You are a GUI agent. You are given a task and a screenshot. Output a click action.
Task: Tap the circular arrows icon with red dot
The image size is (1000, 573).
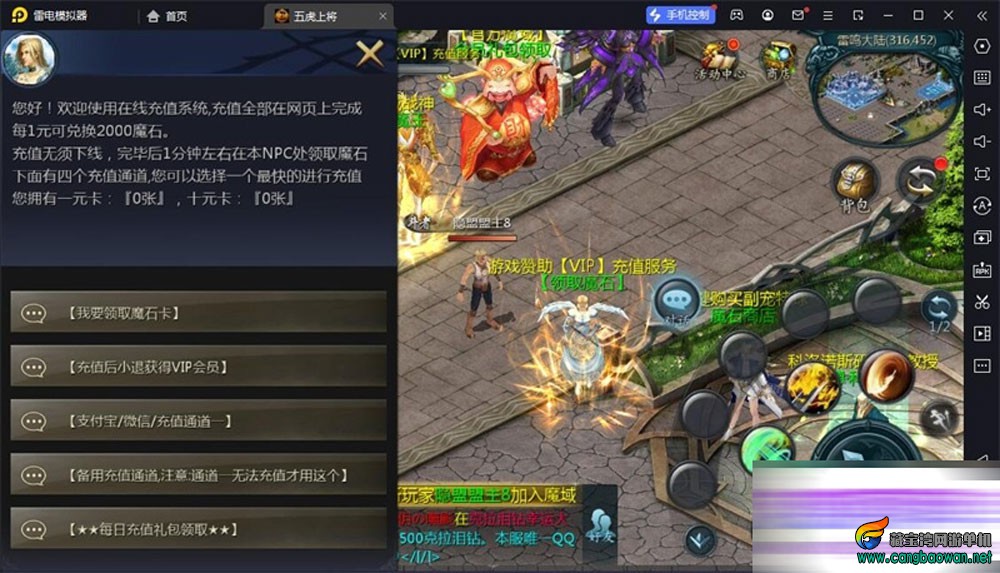pos(920,180)
